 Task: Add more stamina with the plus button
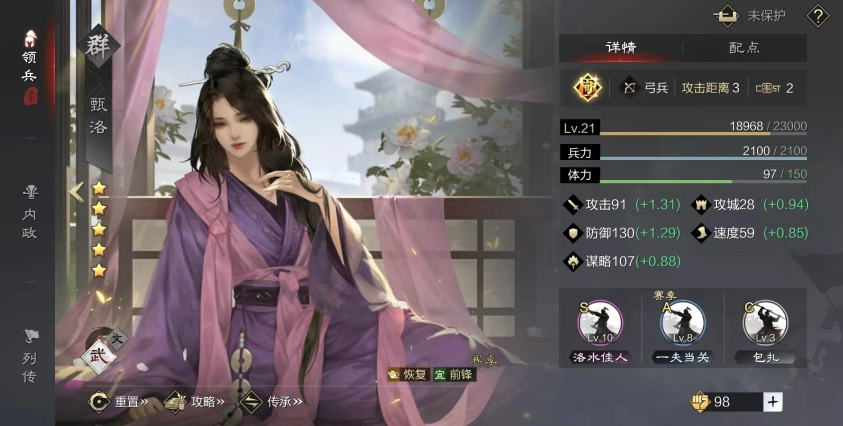[772, 401]
